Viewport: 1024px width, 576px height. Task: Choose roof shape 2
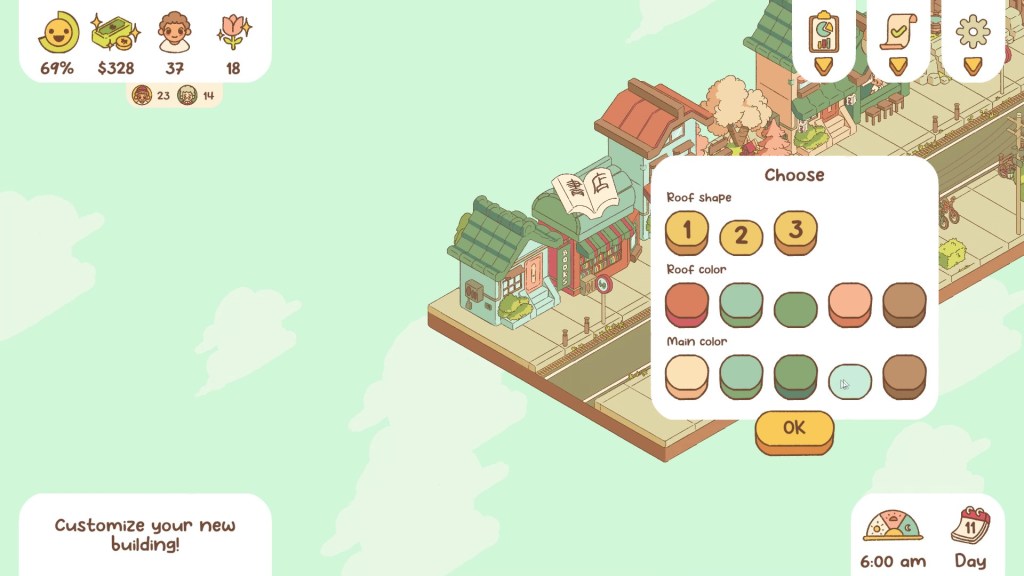coord(741,236)
